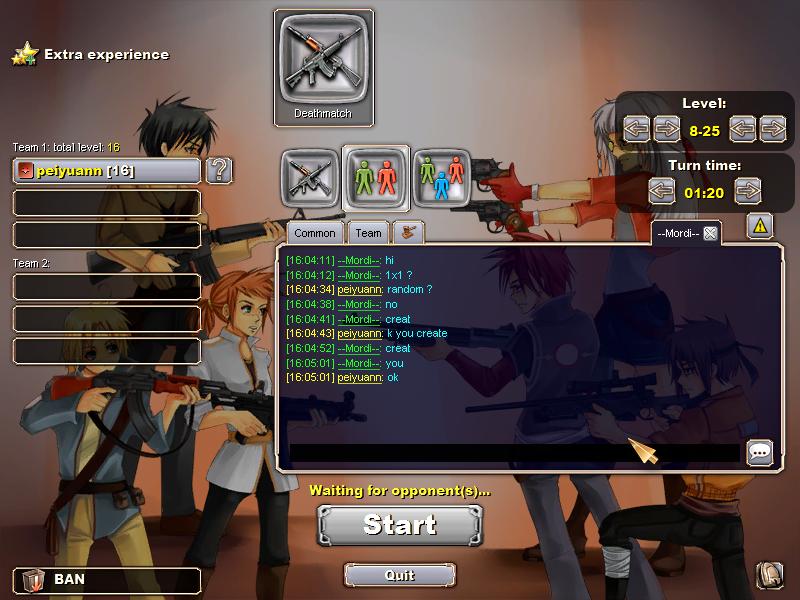Send message with the speech bubble button
Image resolution: width=800 pixels, height=600 pixels.
click(x=760, y=453)
